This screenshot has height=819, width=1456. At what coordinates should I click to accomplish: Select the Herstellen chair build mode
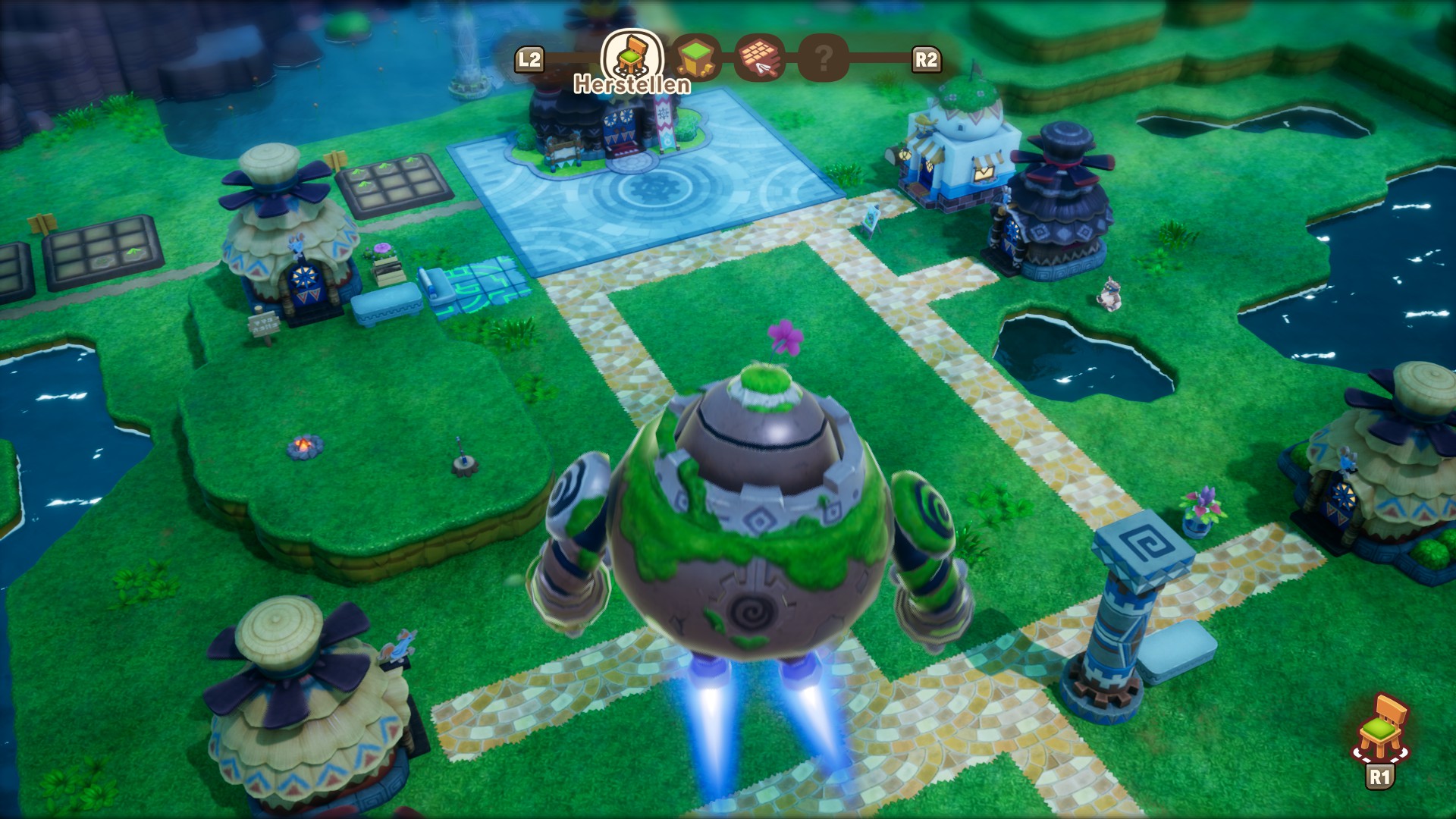pos(632,55)
